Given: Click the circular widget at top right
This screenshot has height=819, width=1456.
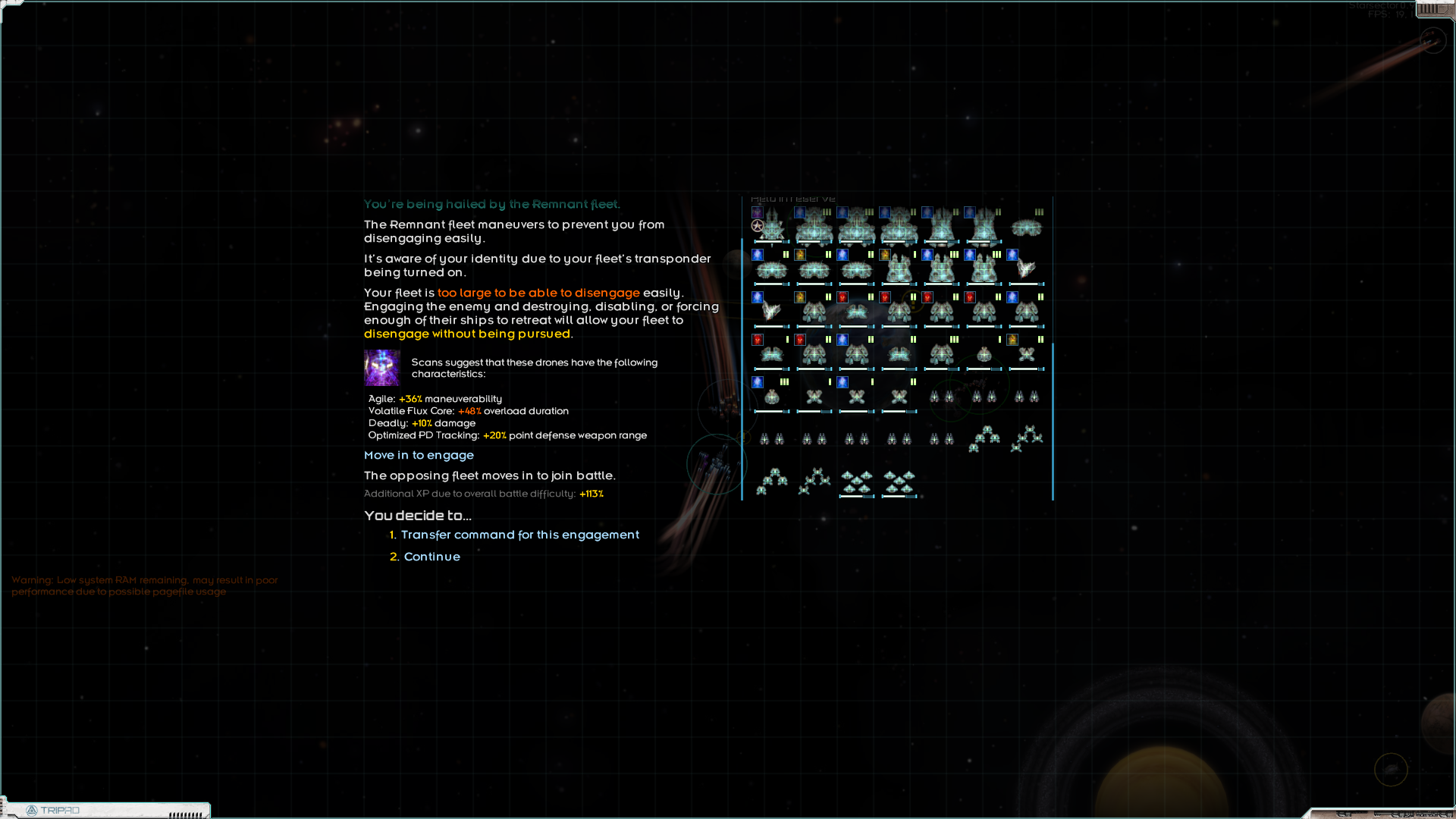Looking at the screenshot, I should click(1433, 41).
